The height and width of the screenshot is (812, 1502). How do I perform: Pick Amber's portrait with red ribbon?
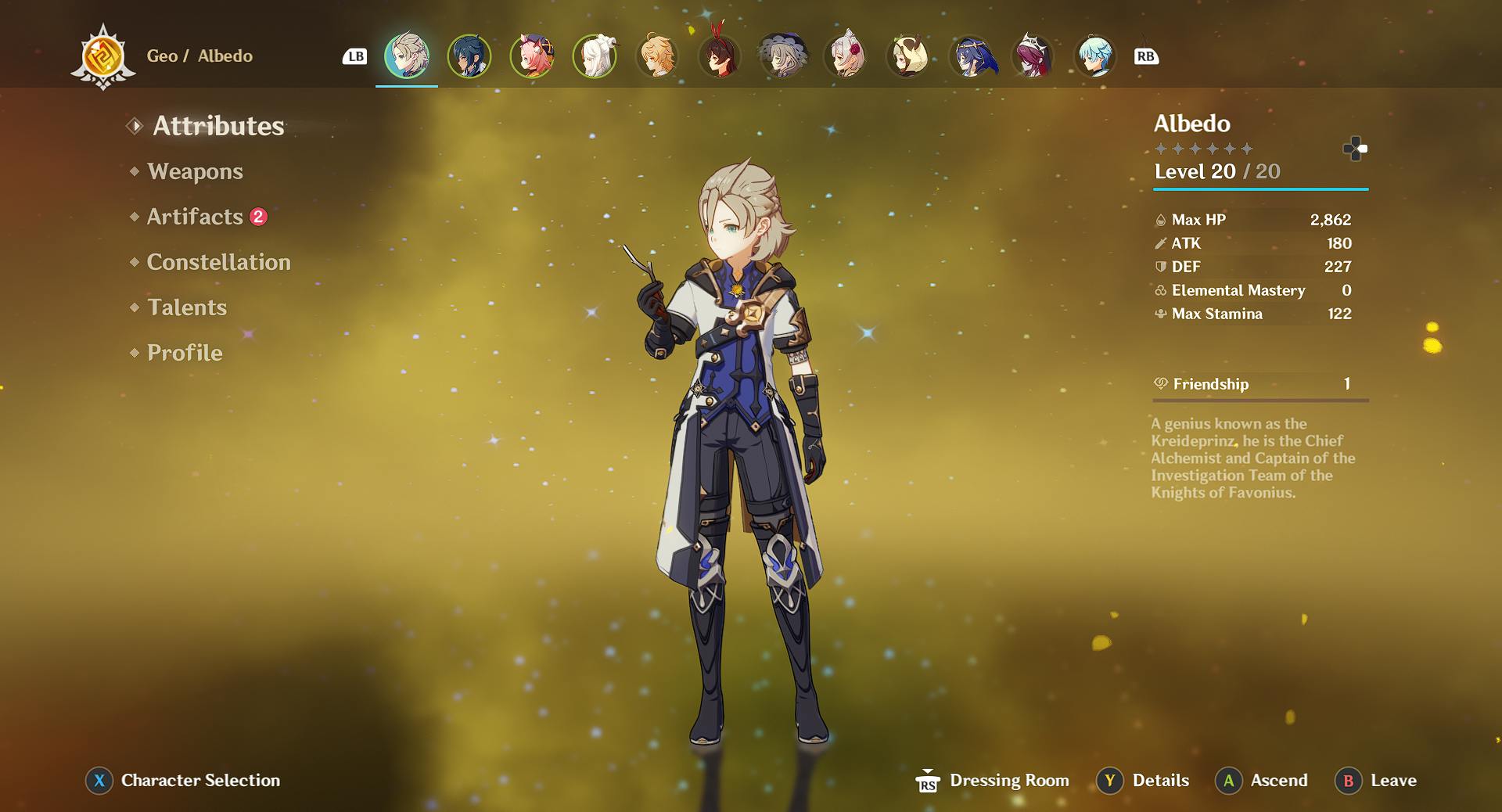(x=720, y=56)
